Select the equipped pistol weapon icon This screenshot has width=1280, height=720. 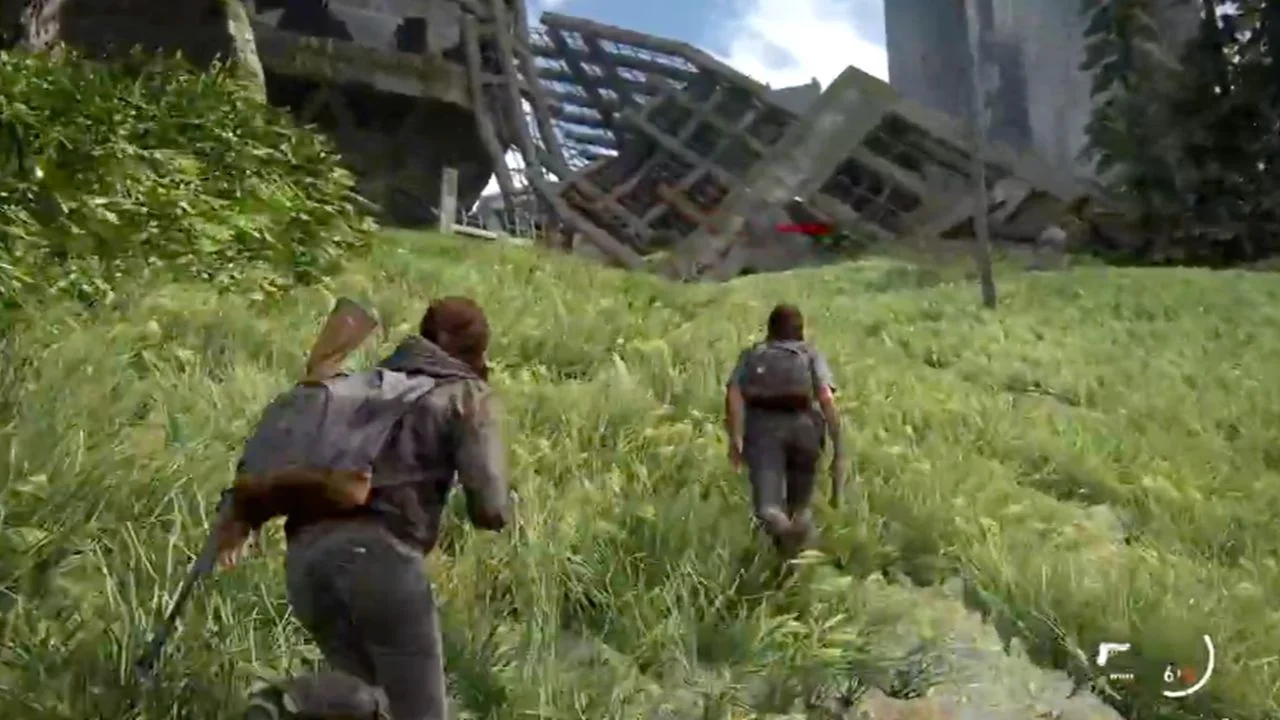point(1113,654)
